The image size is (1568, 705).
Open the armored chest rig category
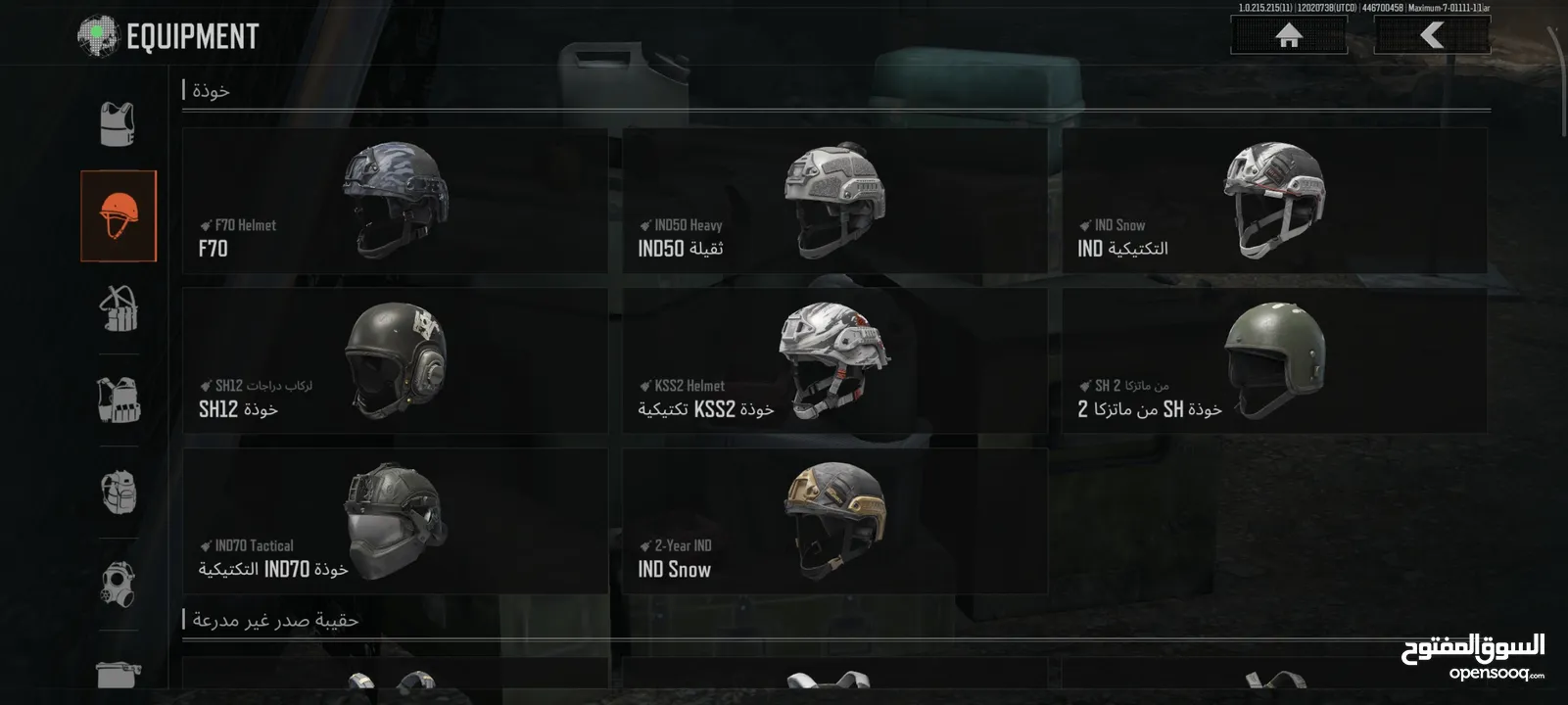coord(119,399)
